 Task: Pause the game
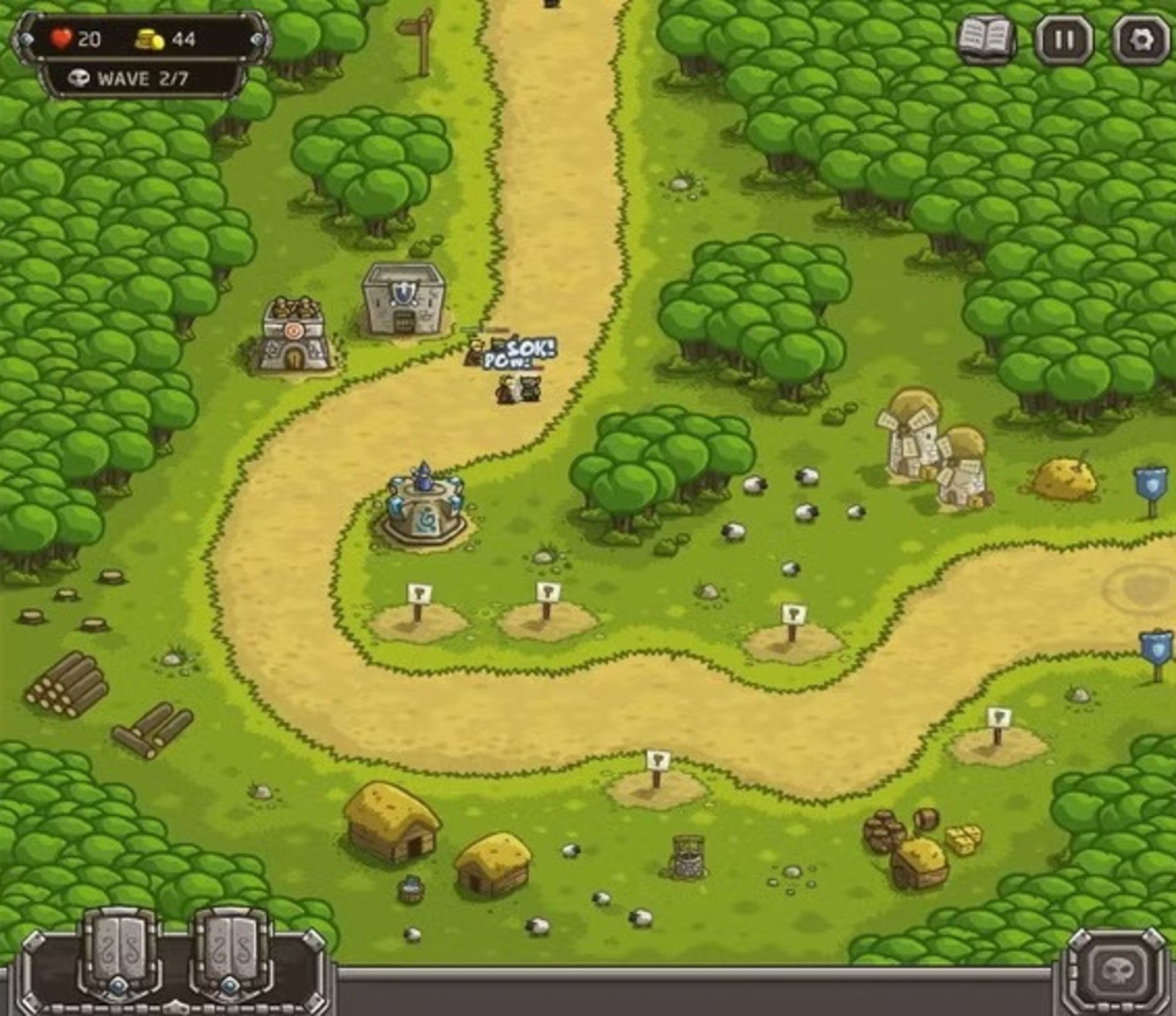1065,38
